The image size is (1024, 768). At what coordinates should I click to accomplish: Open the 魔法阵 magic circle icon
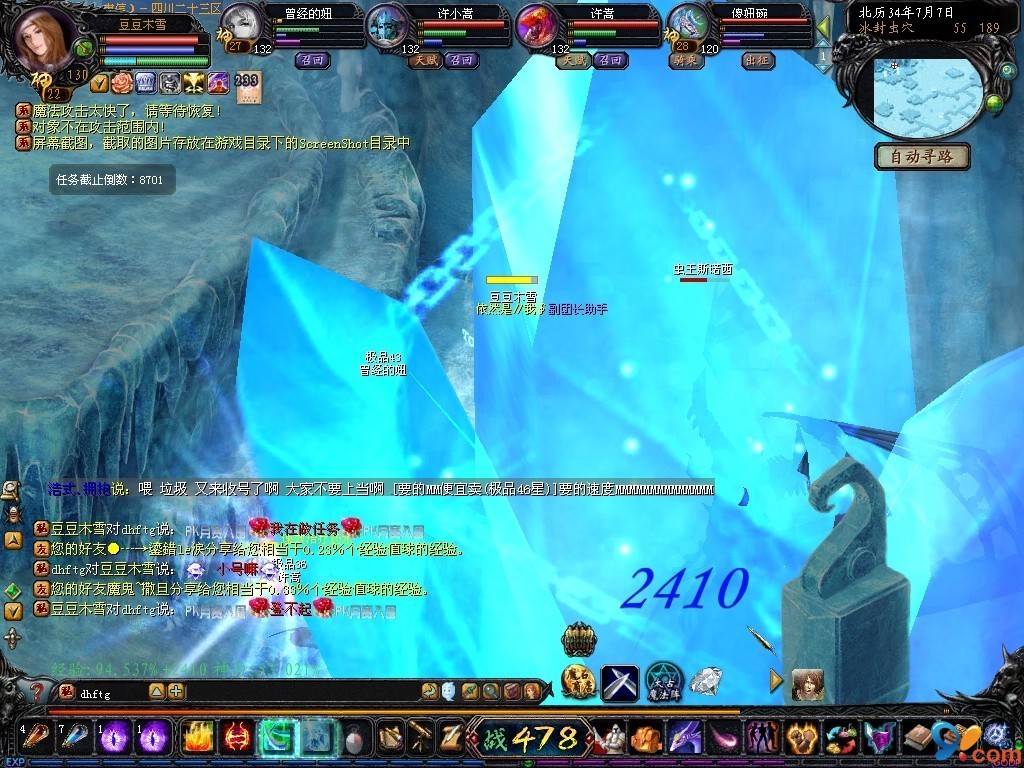[662, 682]
